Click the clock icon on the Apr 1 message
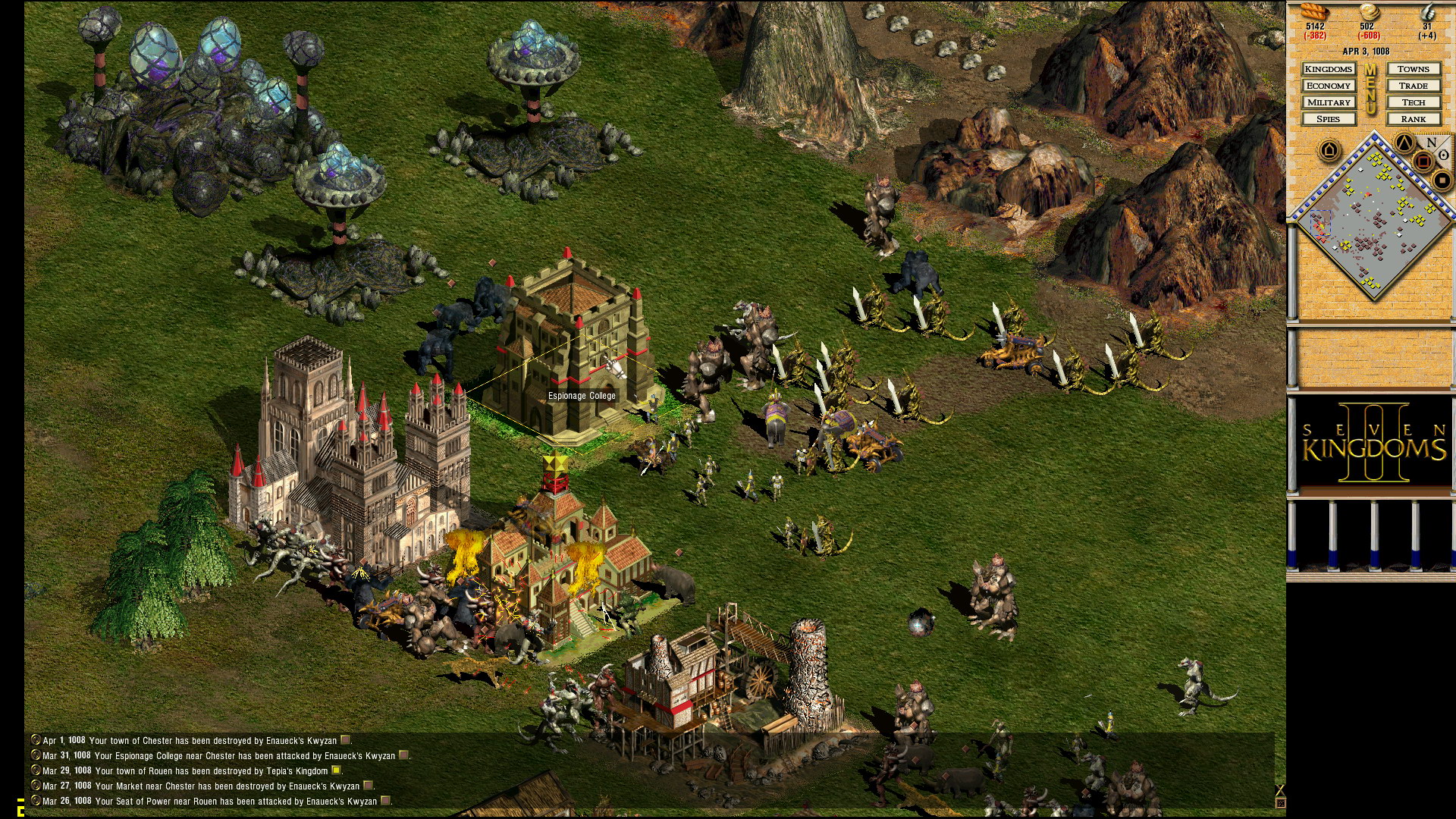This screenshot has height=819, width=1456. 35,741
